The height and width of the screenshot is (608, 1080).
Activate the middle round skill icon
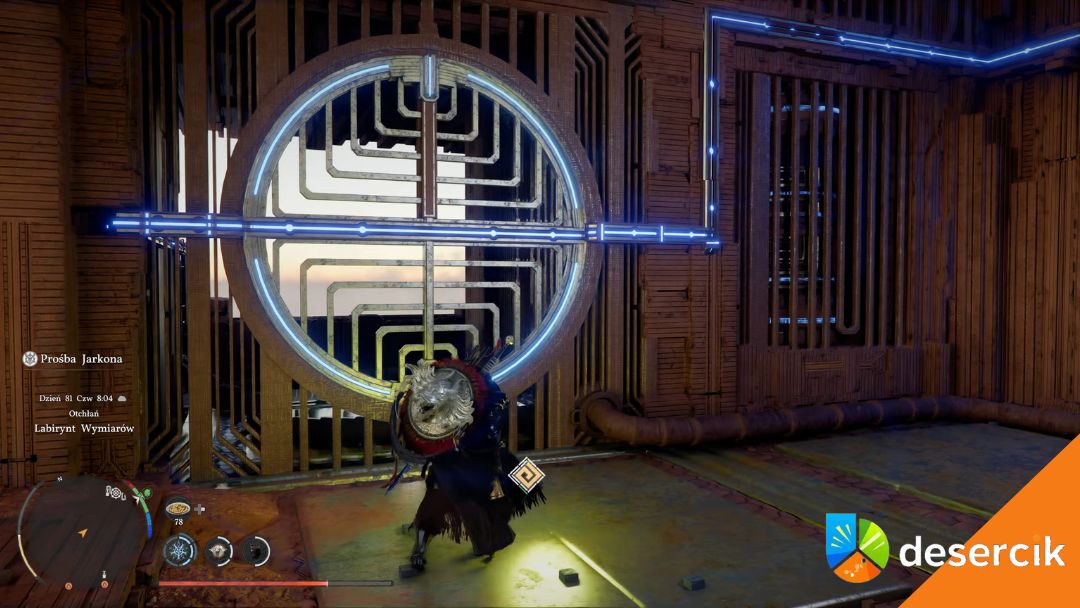(219, 549)
